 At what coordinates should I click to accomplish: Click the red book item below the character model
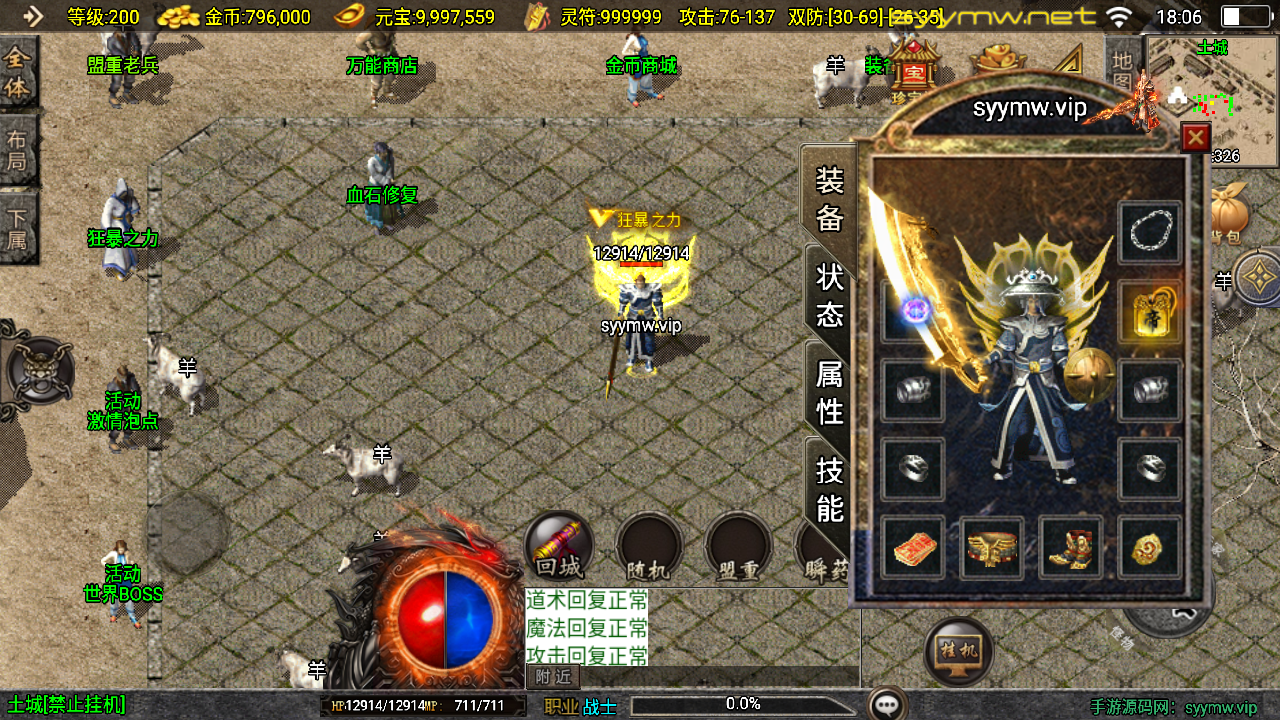point(911,549)
